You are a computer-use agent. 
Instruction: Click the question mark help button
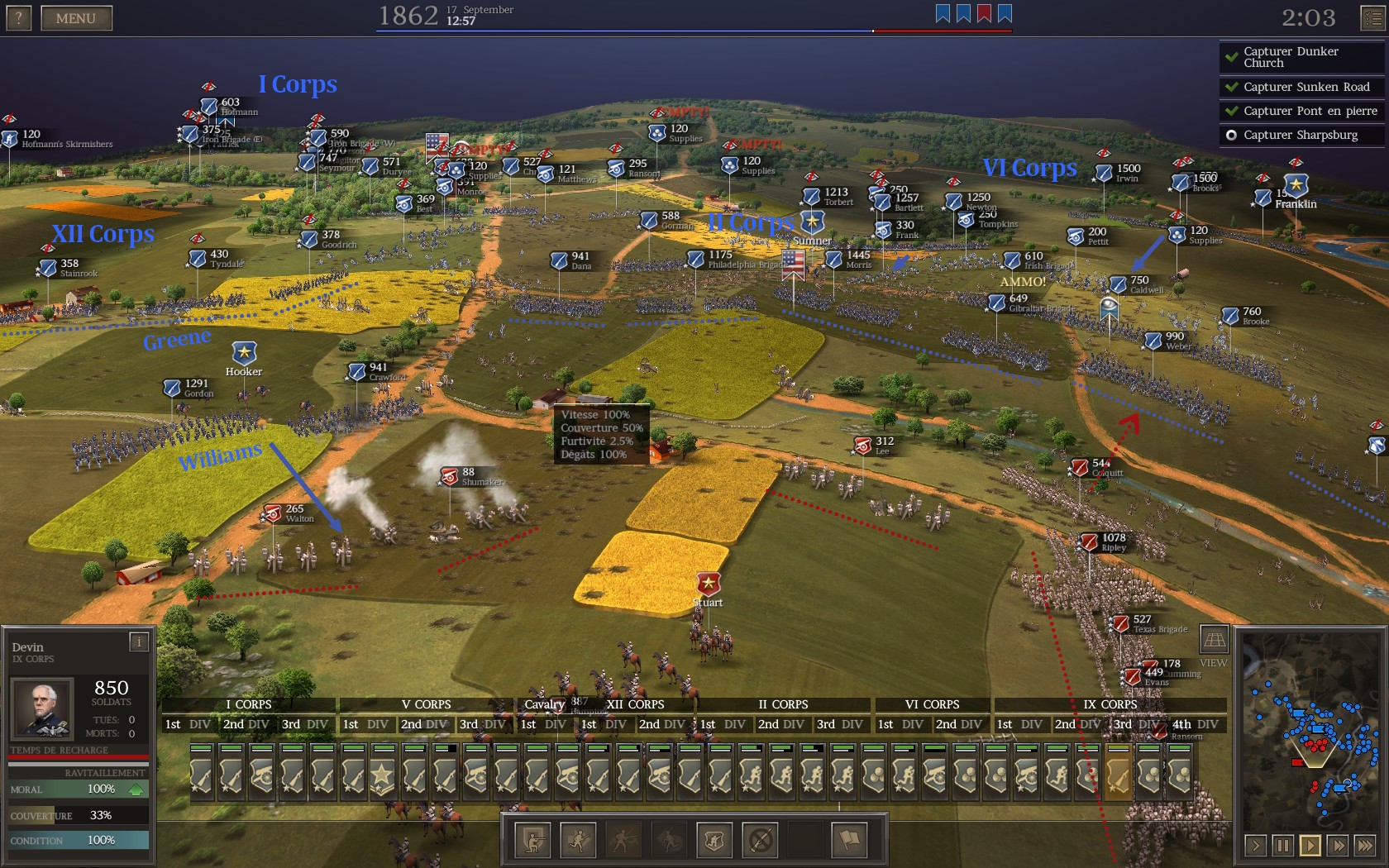pyautogui.click(x=18, y=18)
